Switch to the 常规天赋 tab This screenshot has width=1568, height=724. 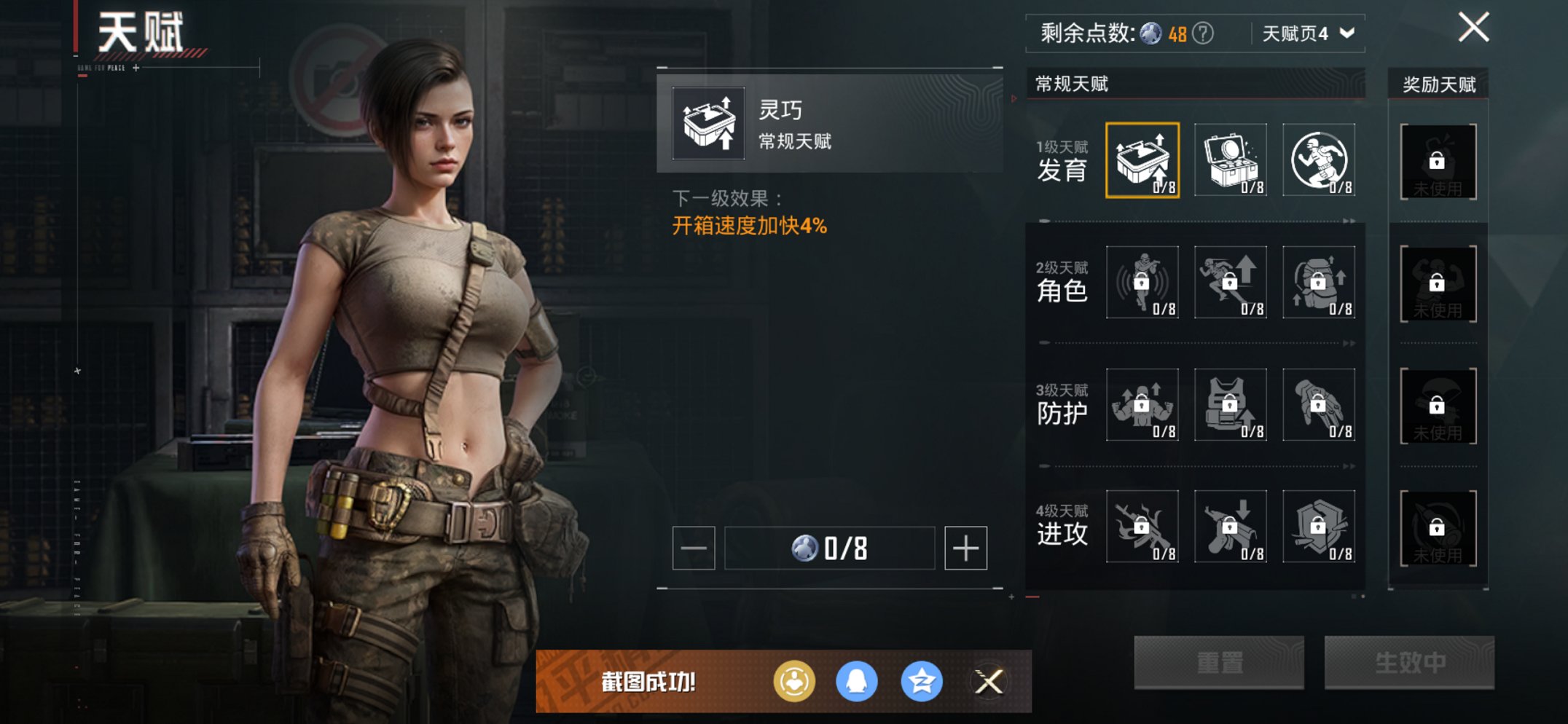[1073, 85]
